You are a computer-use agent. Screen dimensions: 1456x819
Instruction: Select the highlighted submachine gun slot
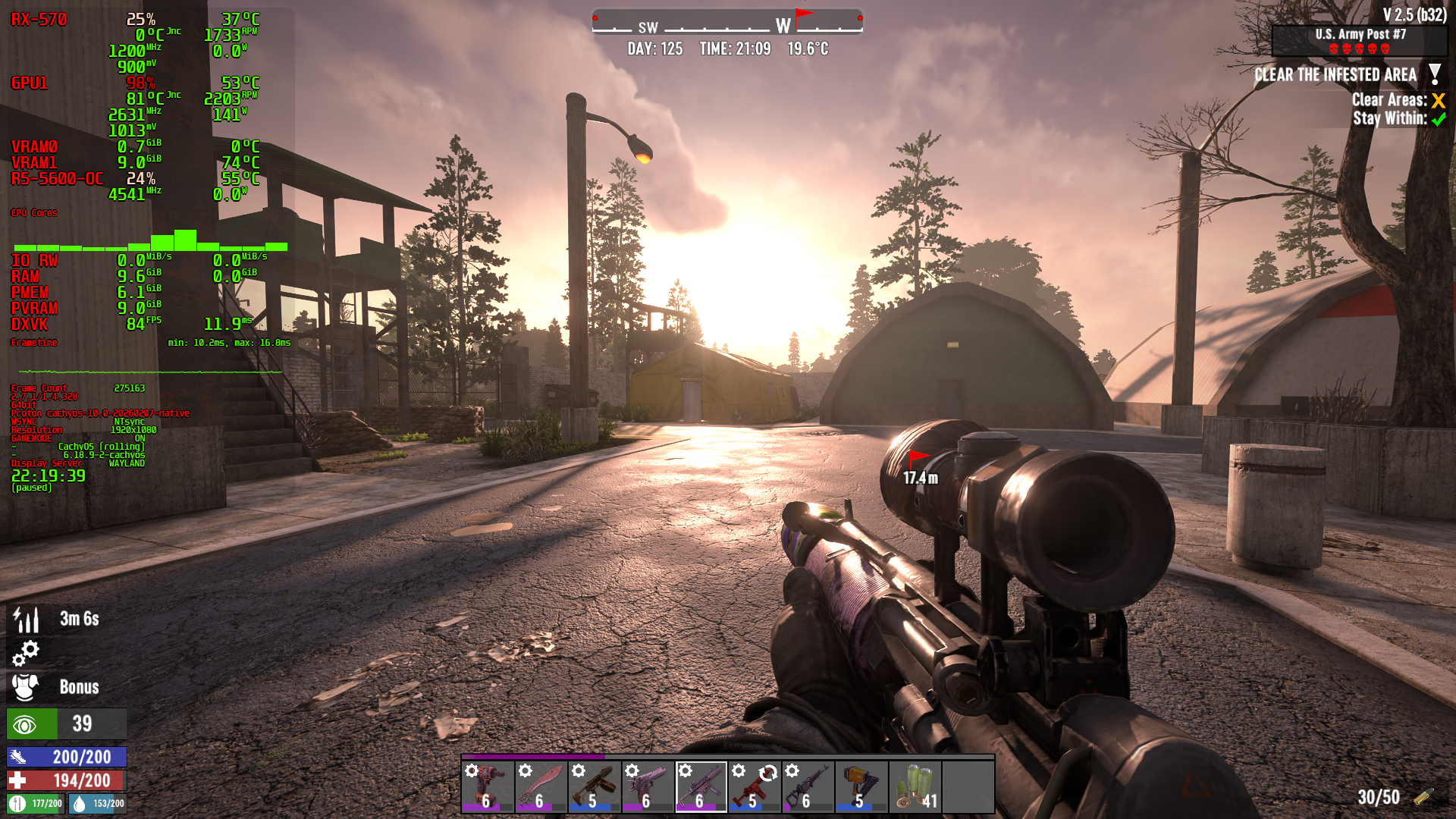click(x=701, y=786)
